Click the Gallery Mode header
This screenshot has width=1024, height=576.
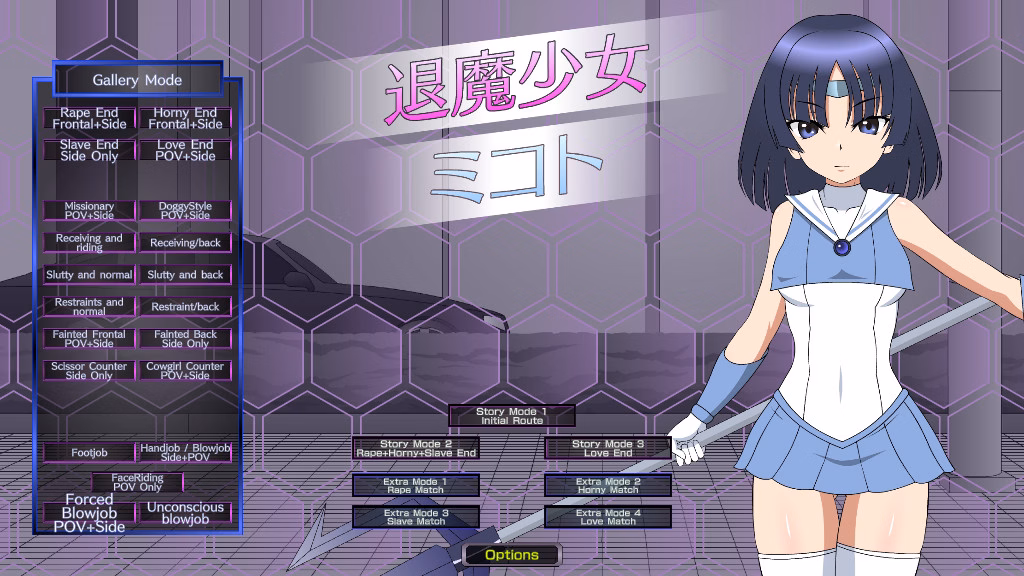(x=137, y=79)
